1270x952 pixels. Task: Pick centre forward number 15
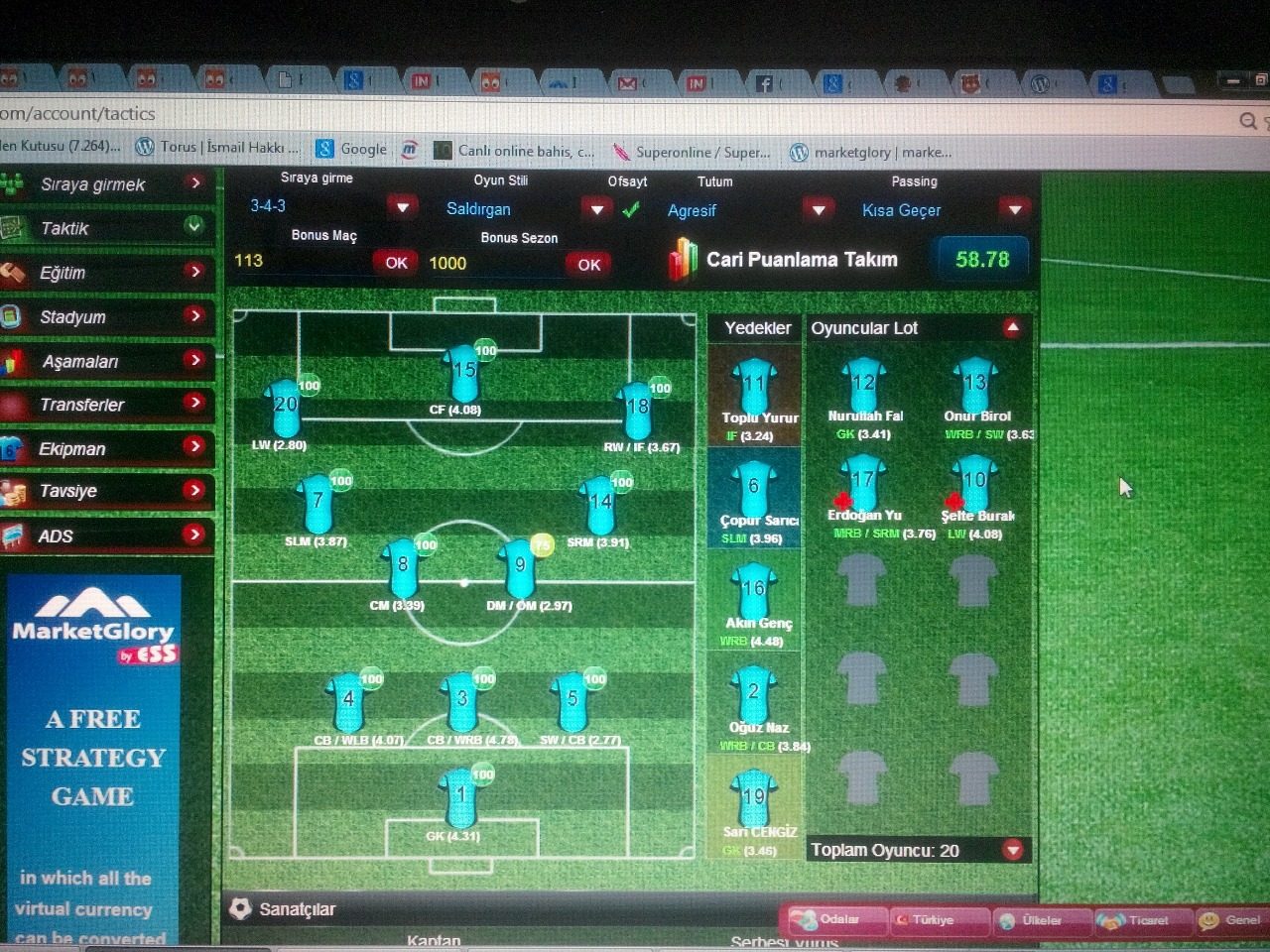[463, 375]
